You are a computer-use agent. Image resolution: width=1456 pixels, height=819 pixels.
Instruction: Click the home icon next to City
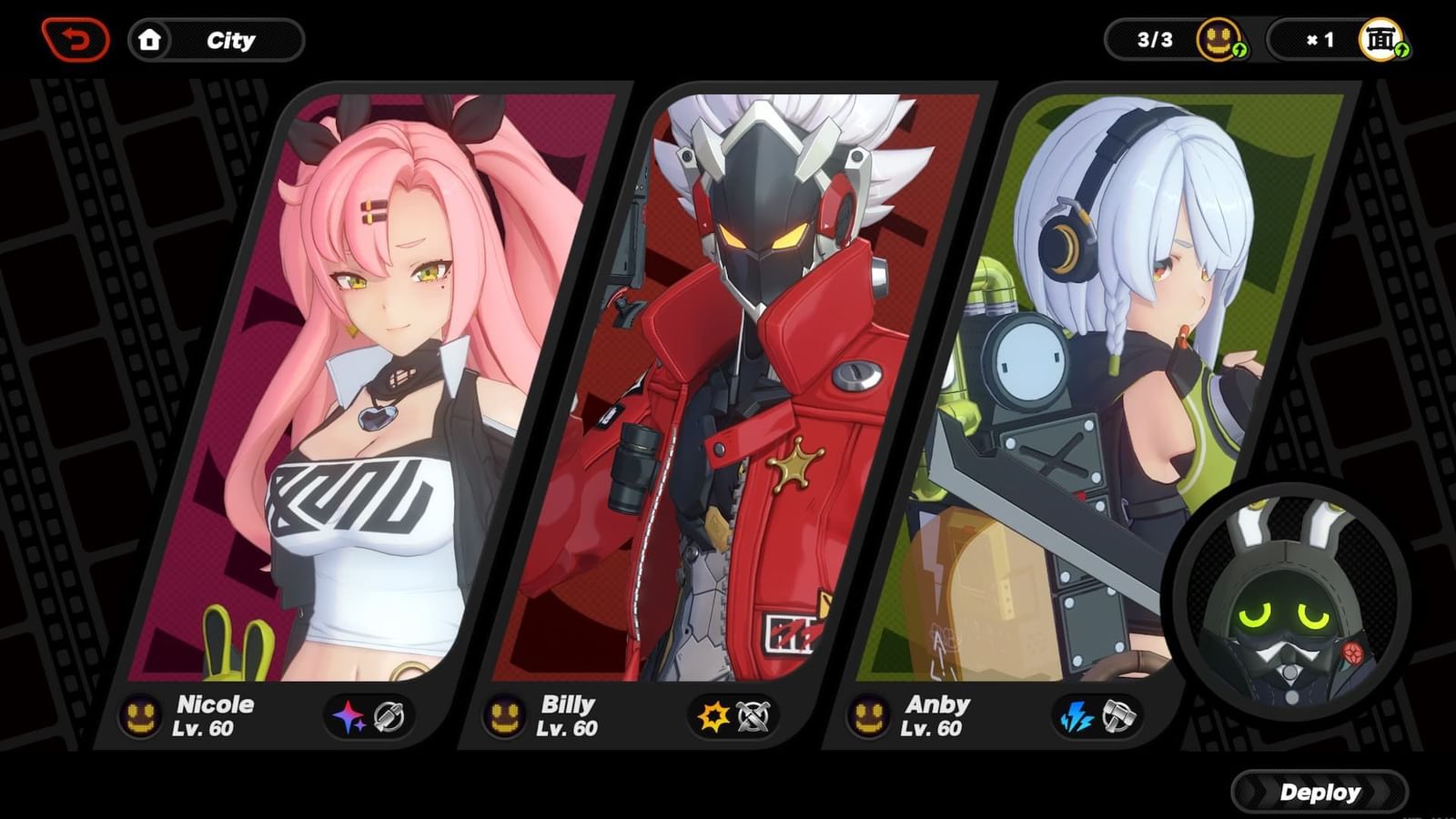[151, 39]
